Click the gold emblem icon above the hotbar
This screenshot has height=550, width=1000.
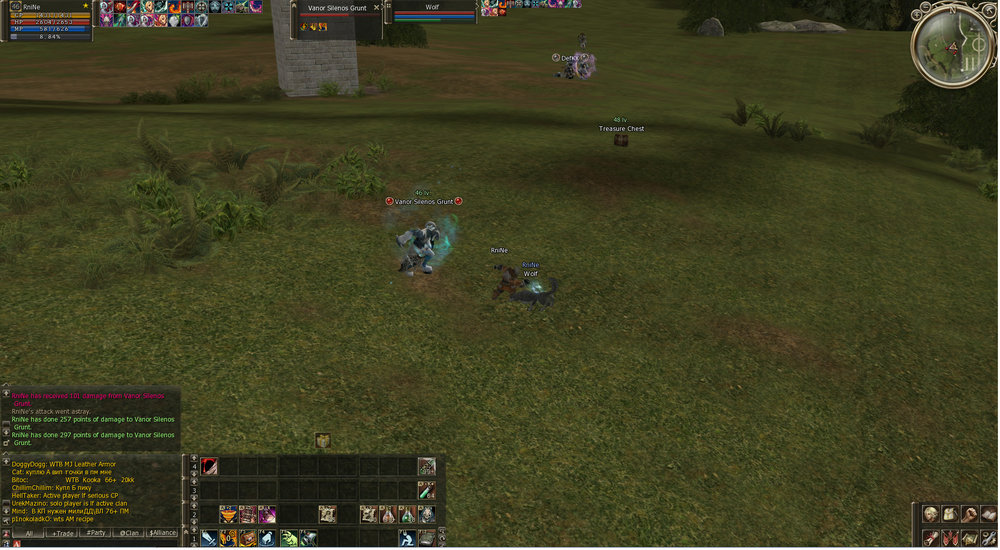[x=323, y=440]
